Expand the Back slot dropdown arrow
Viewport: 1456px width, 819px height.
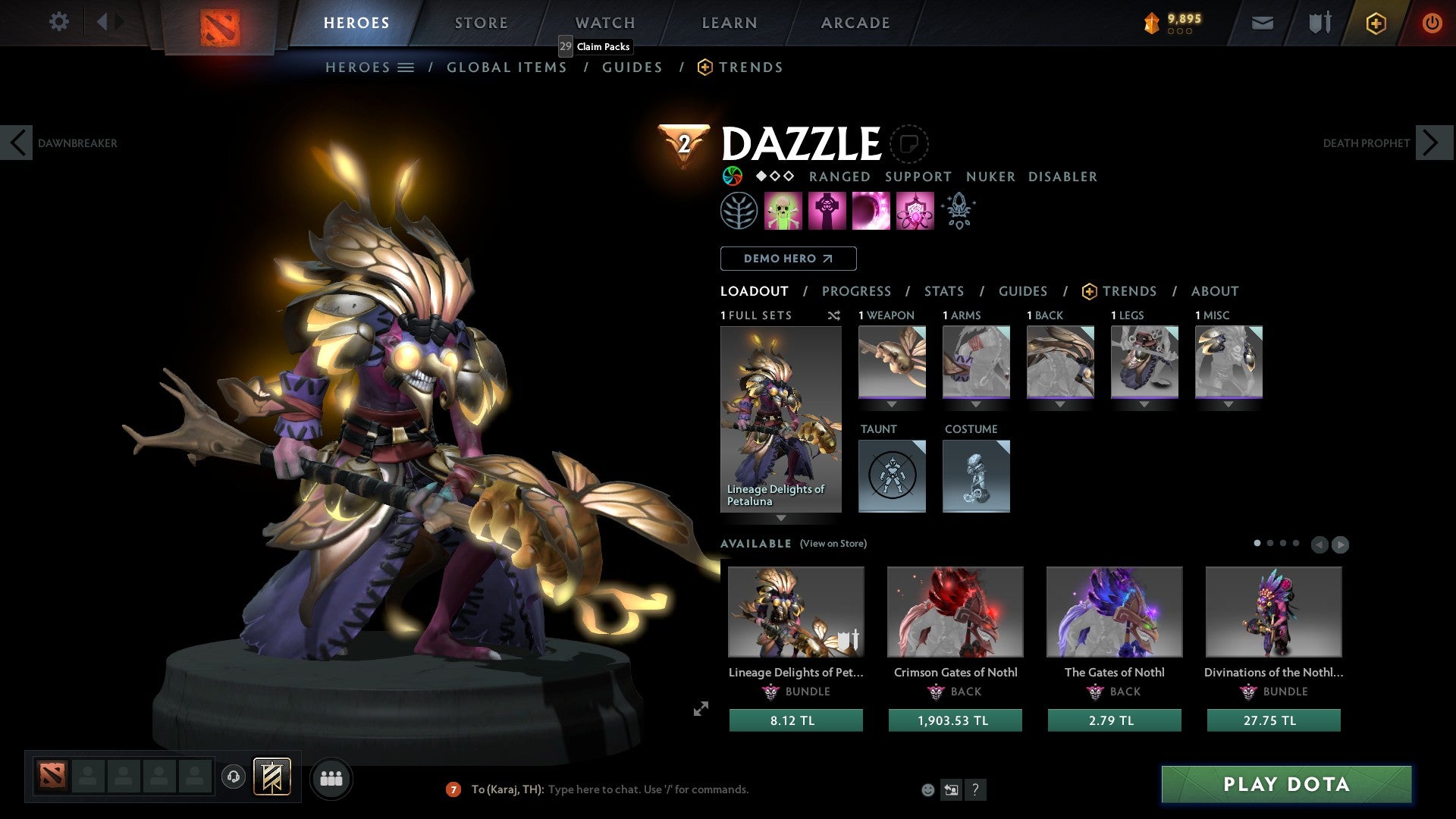coord(1060,404)
